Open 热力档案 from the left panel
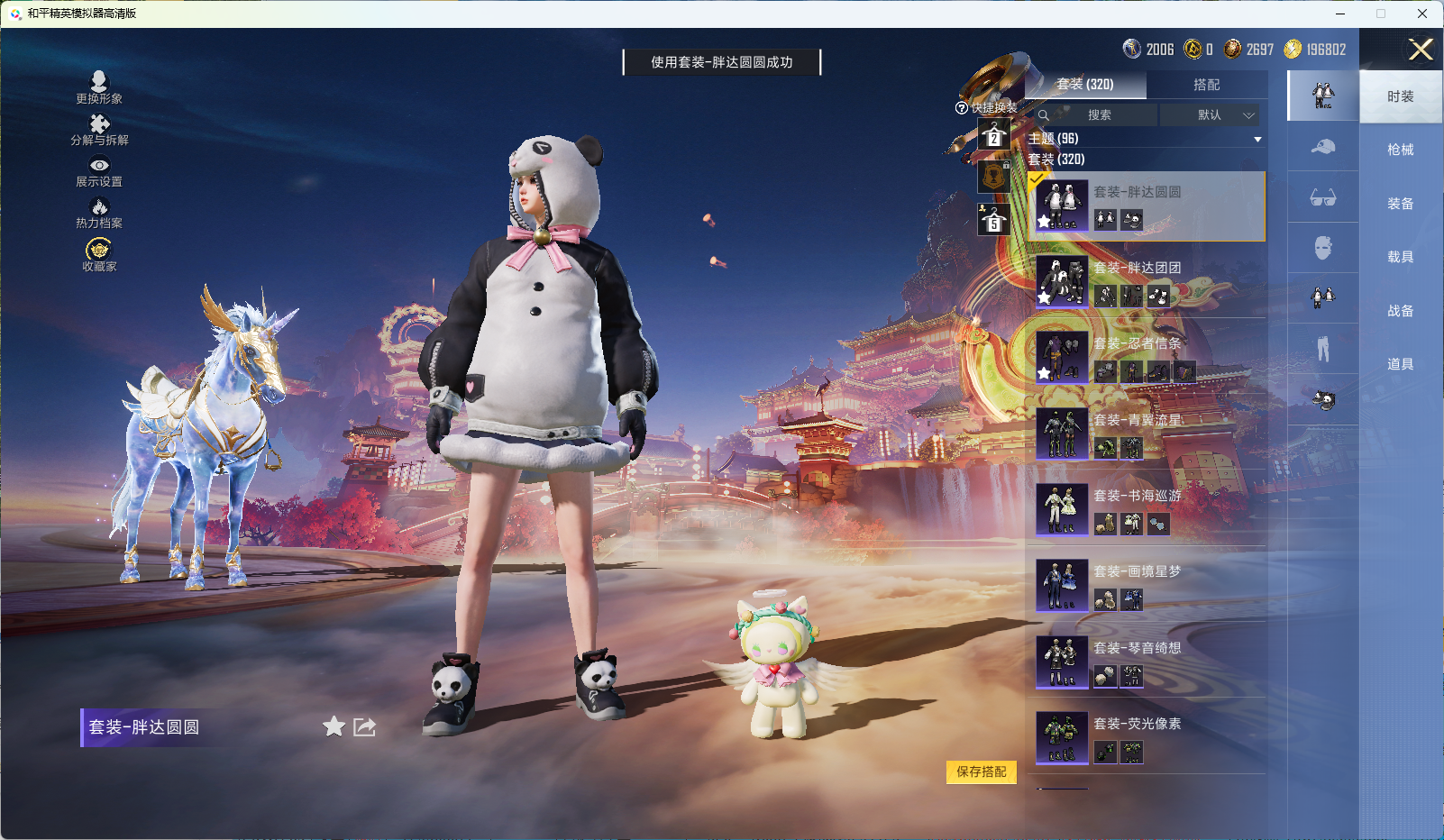The width and height of the screenshot is (1444, 840). pos(100,208)
